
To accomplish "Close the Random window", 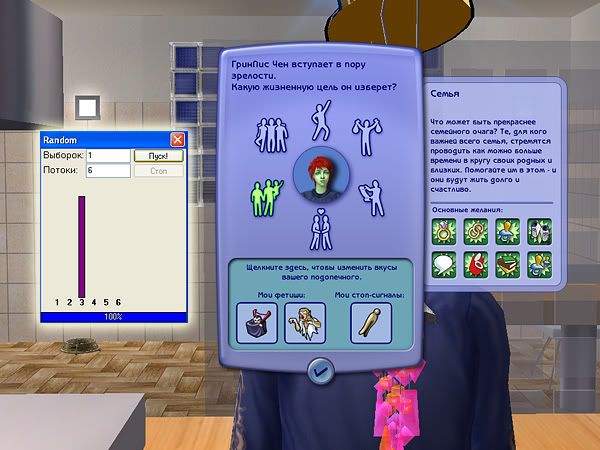I will 178,140.
